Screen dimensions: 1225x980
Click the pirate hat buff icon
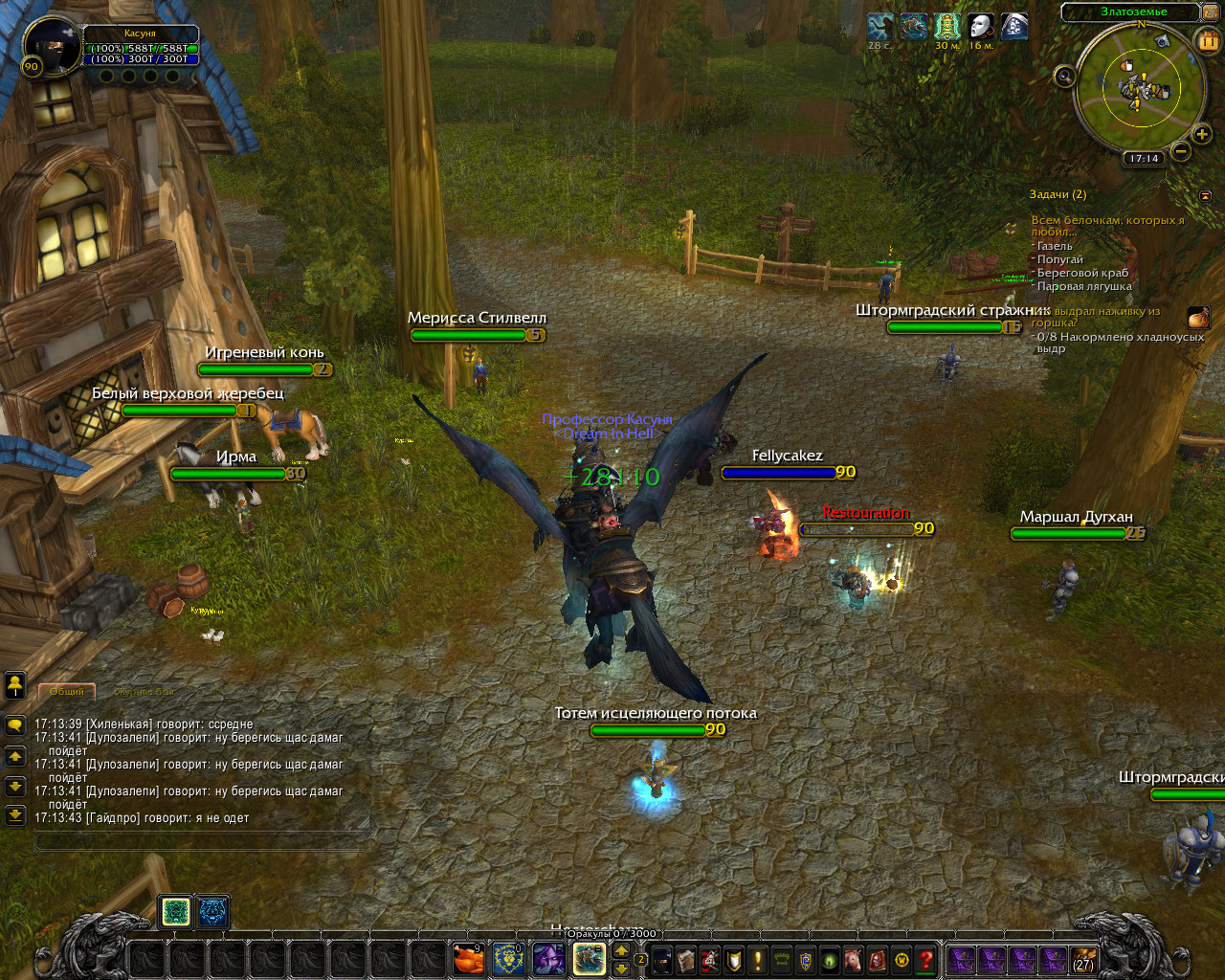pyautogui.click(x=1014, y=26)
